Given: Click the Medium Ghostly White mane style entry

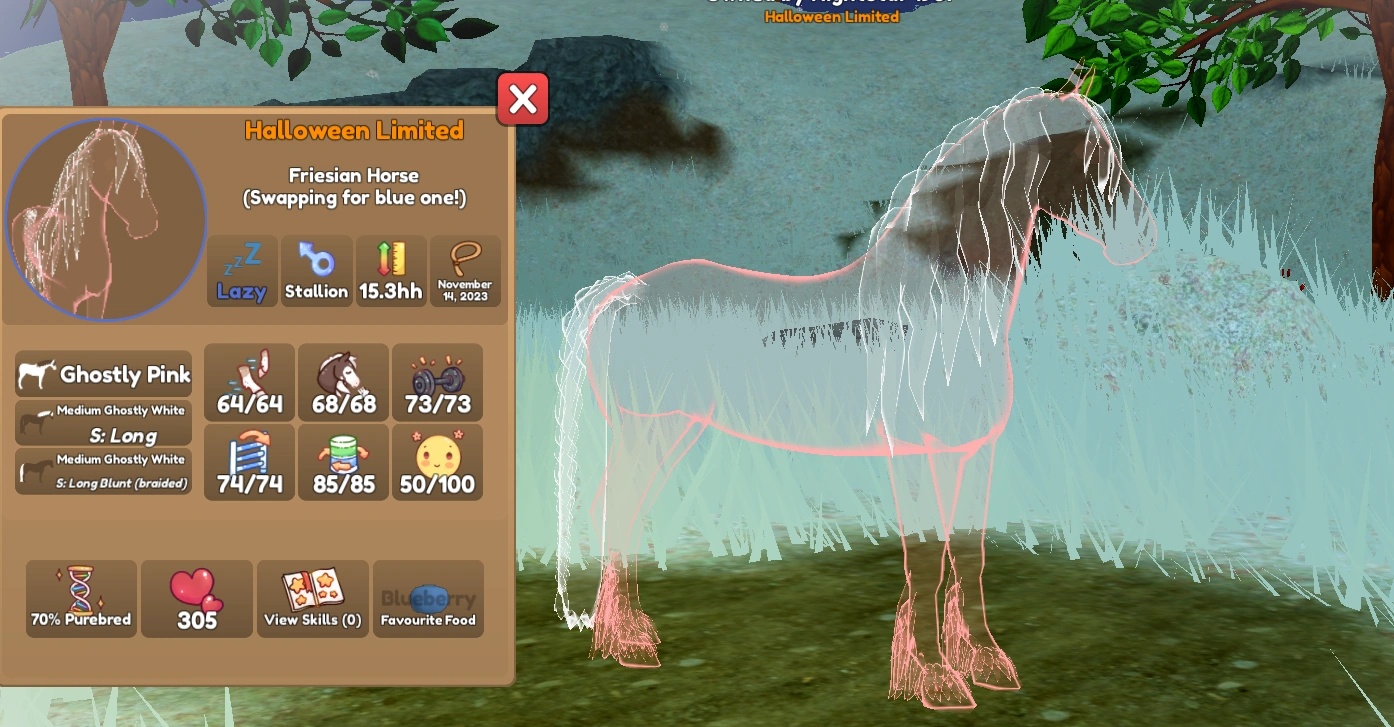Looking at the screenshot, I should pos(103,423).
